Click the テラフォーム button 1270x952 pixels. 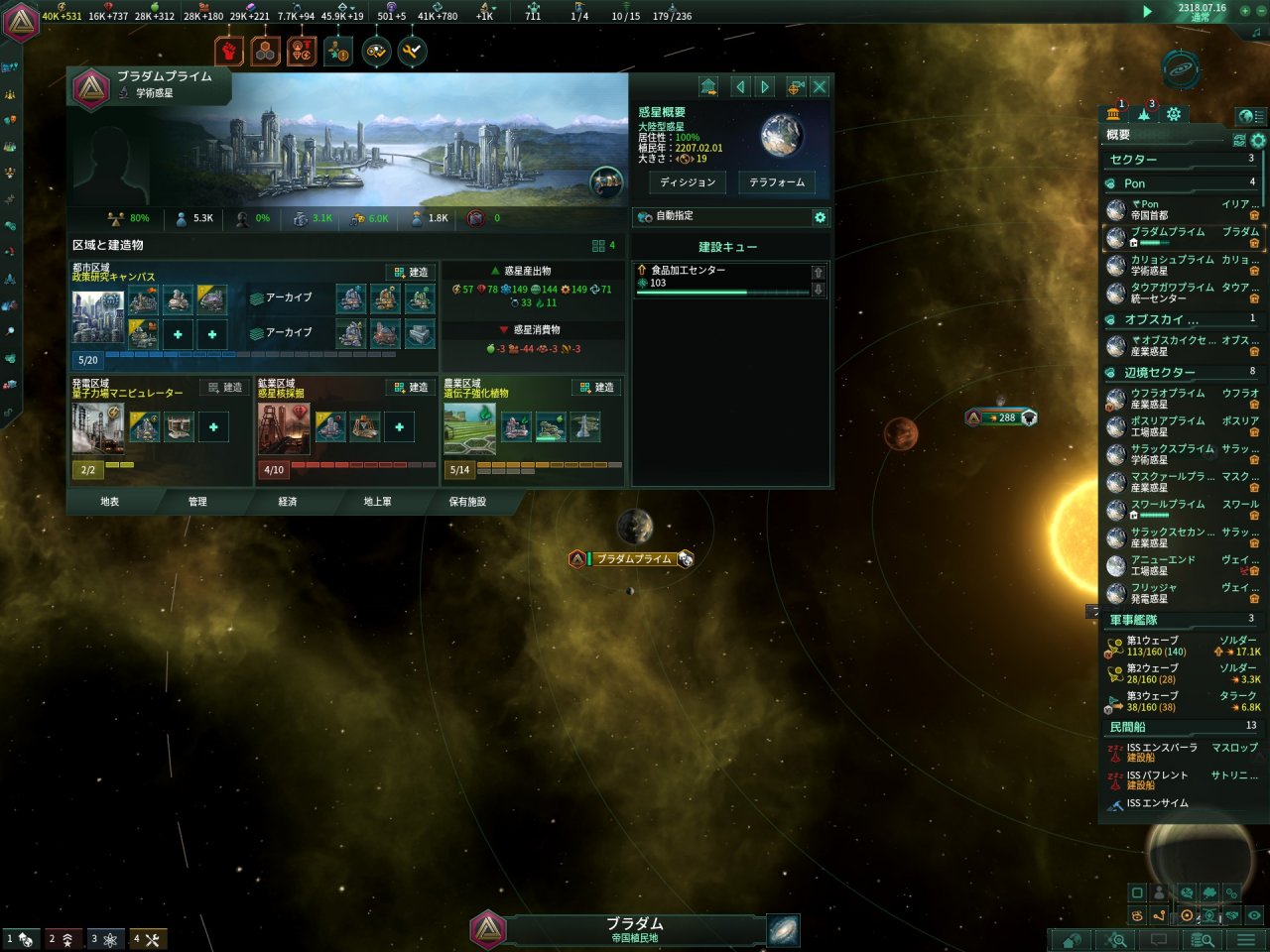[777, 182]
